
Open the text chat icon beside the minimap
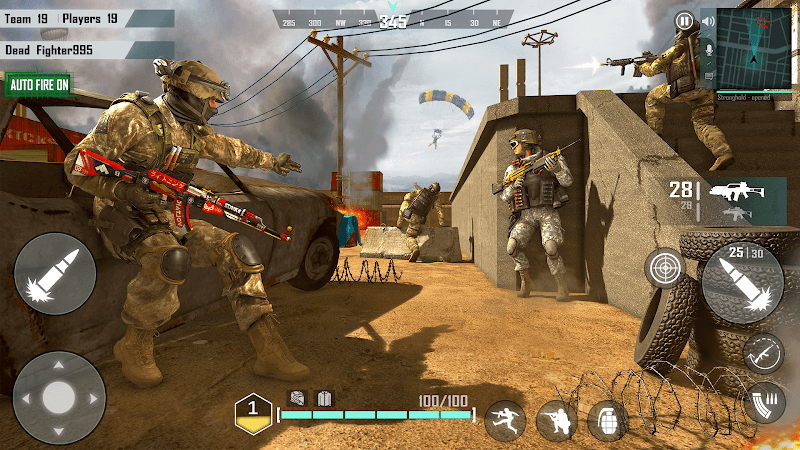[709, 74]
